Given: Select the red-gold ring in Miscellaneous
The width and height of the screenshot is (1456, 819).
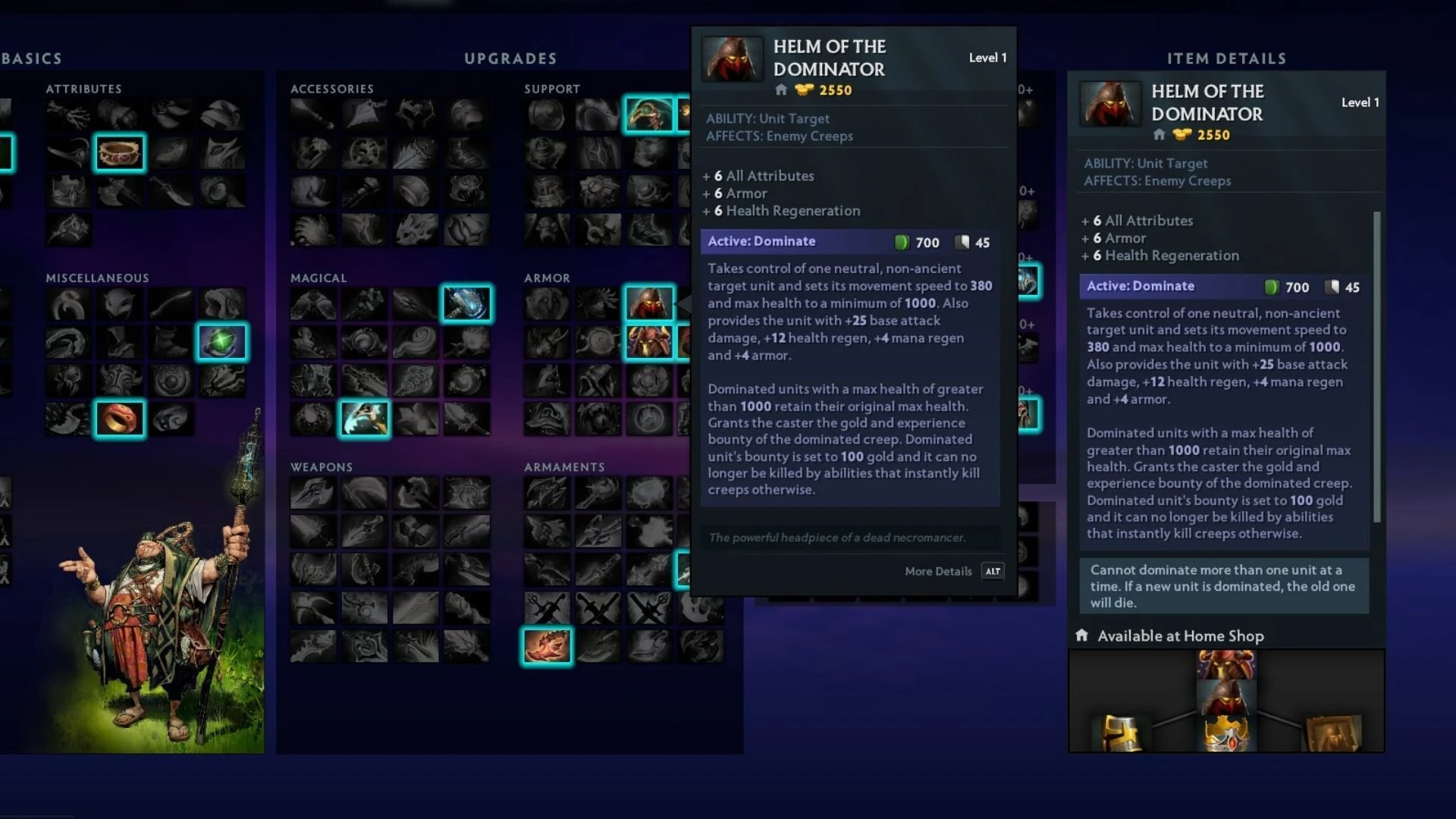Looking at the screenshot, I should [119, 419].
